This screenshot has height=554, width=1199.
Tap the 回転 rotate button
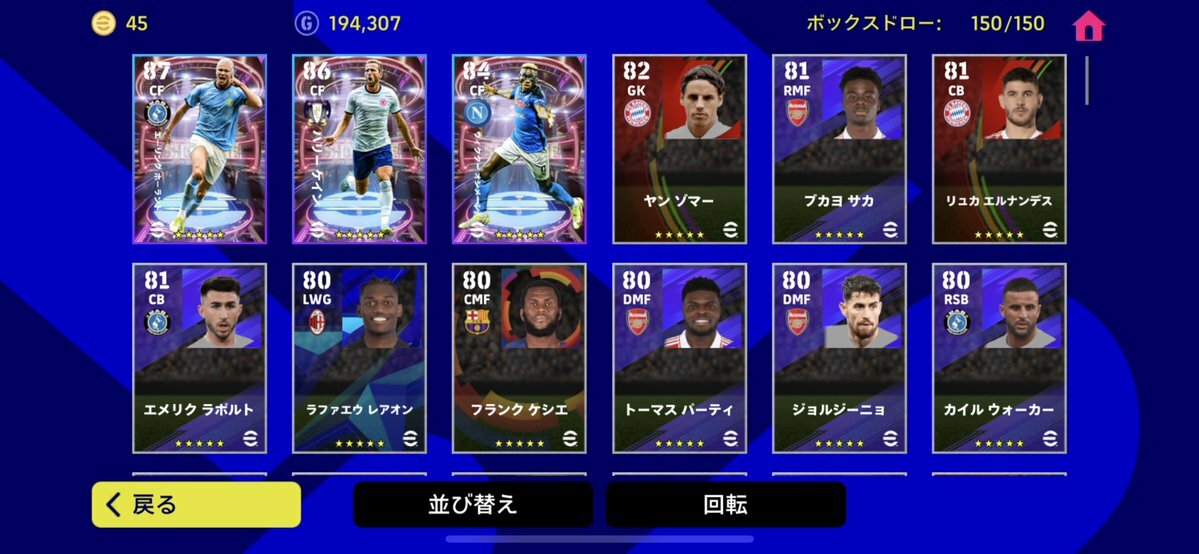(725, 505)
